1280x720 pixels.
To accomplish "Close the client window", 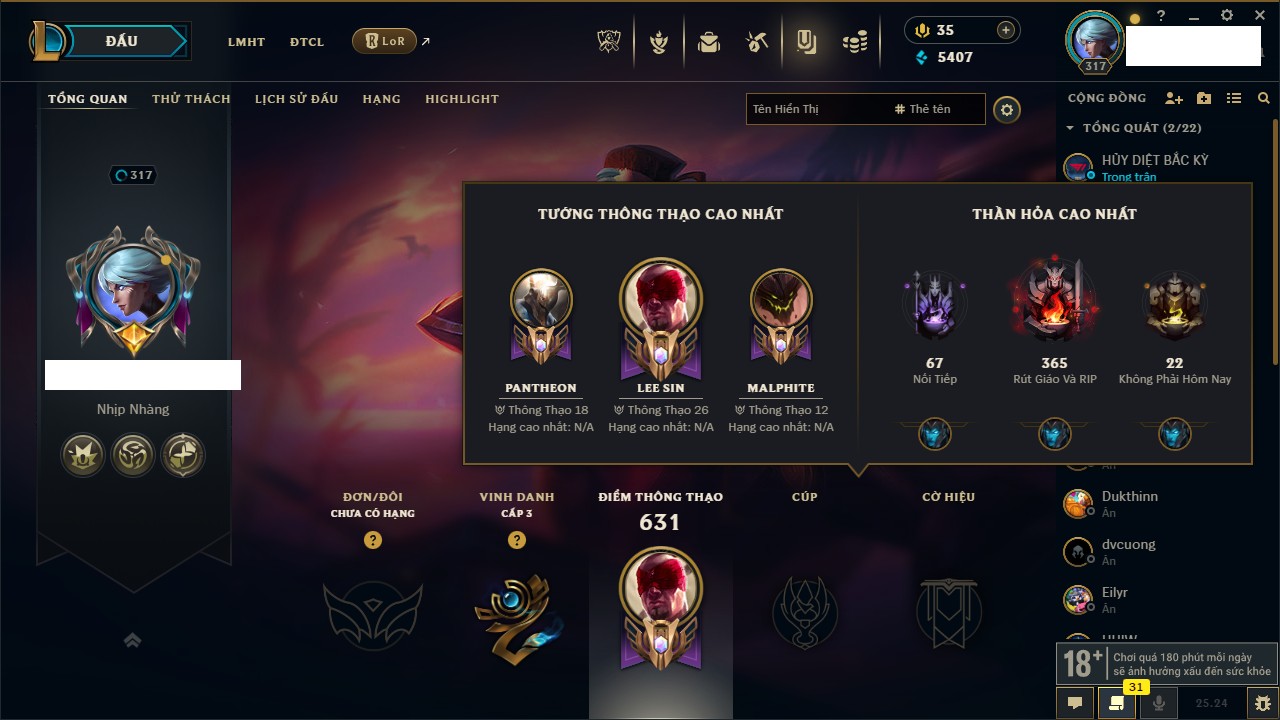I will (x=1255, y=16).
